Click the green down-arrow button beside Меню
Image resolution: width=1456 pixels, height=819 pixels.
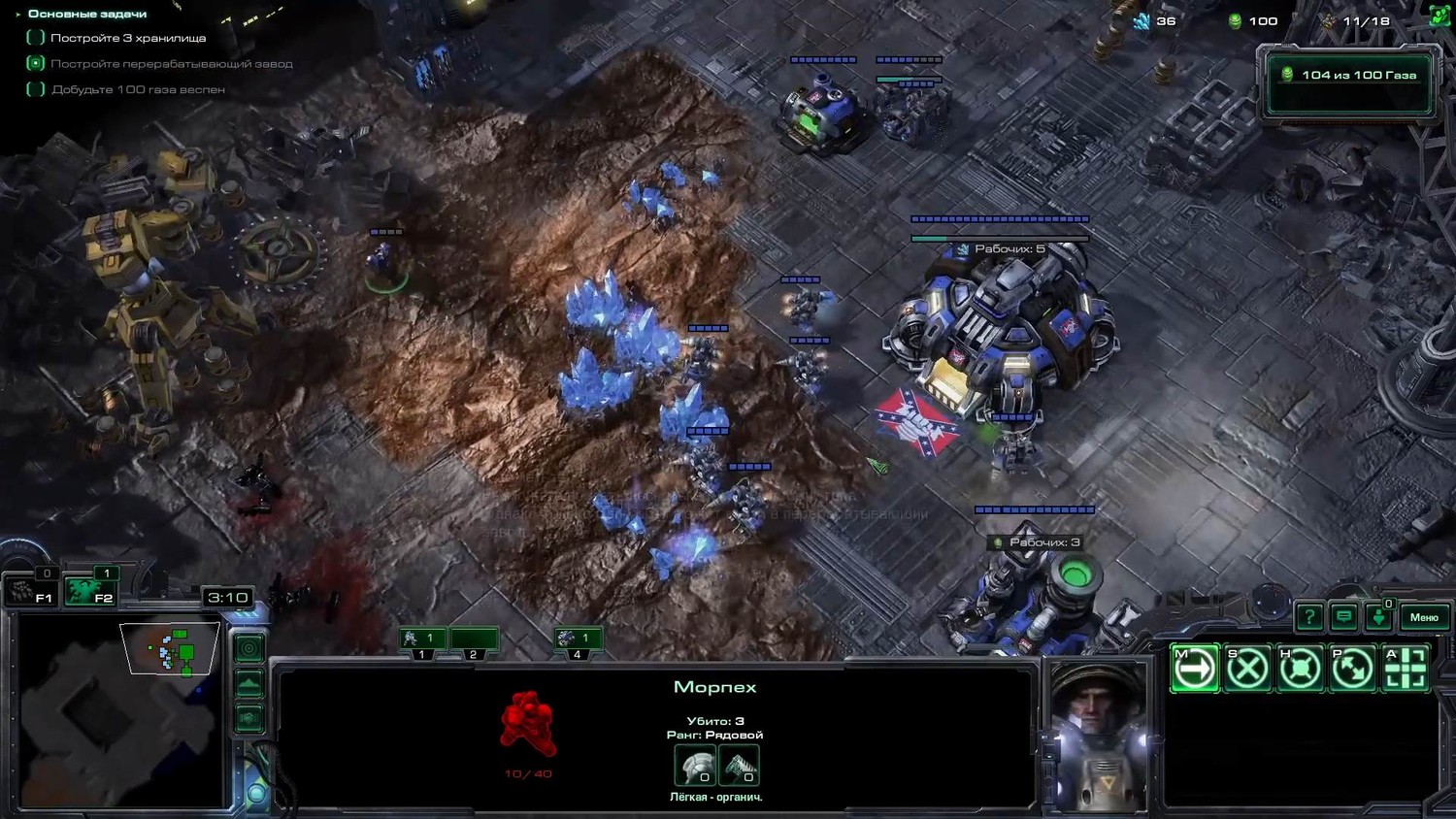coord(1378,616)
